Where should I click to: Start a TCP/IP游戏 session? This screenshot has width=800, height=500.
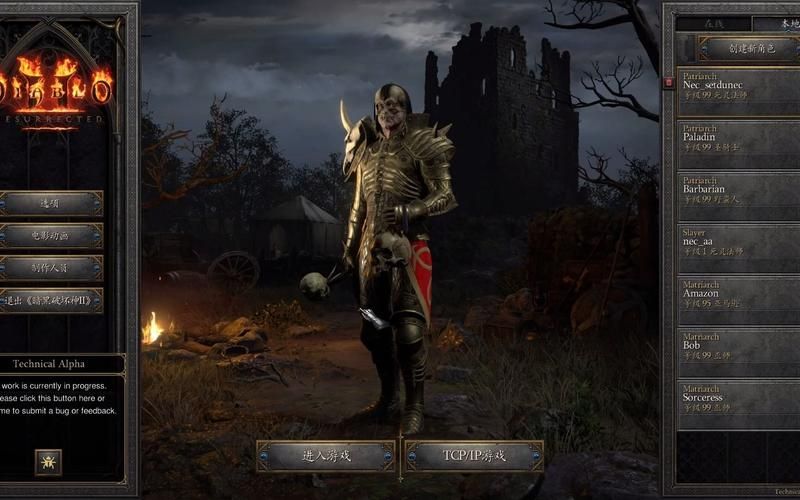click(x=474, y=456)
